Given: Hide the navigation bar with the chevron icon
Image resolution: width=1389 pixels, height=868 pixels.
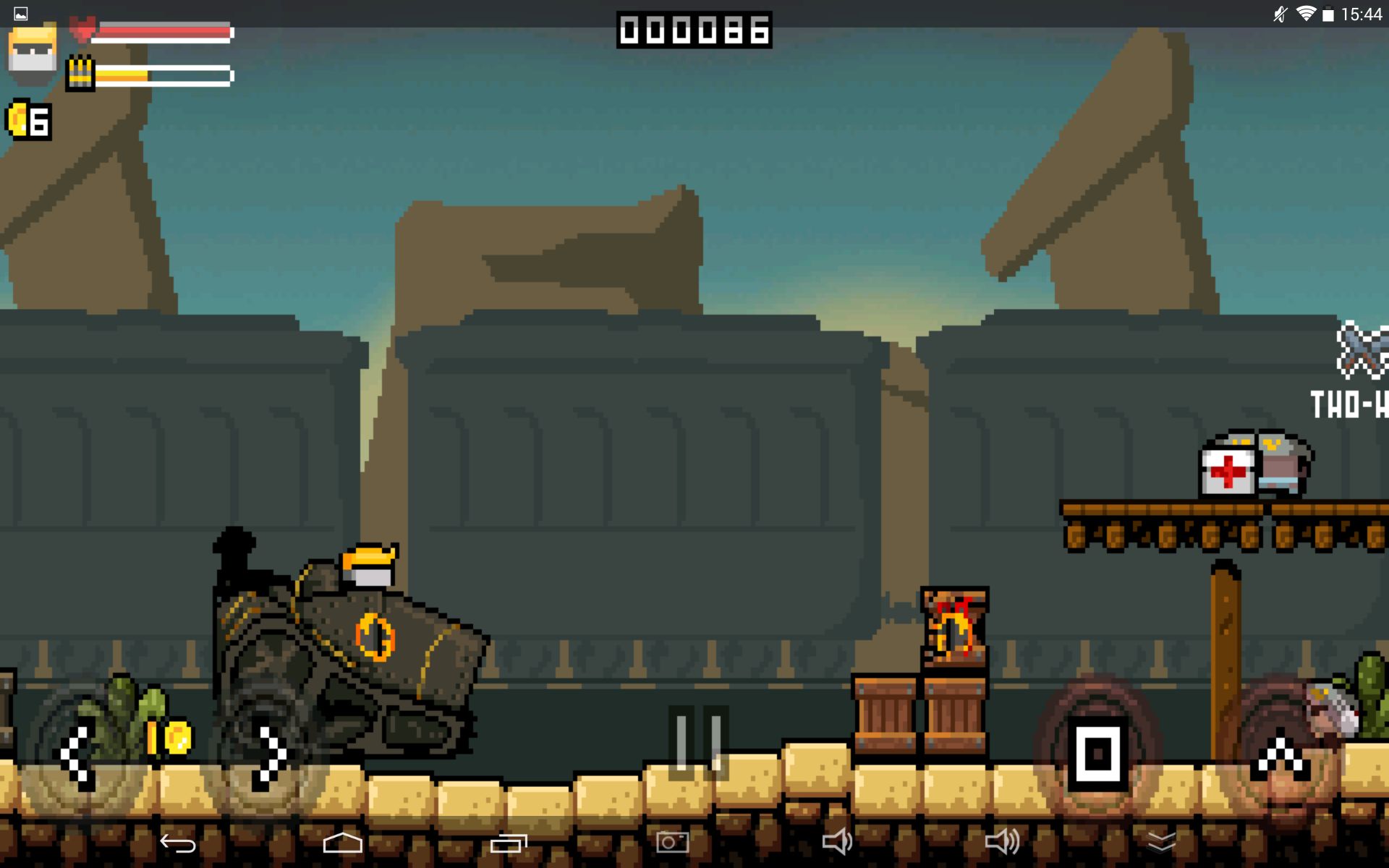Looking at the screenshot, I should [x=1162, y=842].
